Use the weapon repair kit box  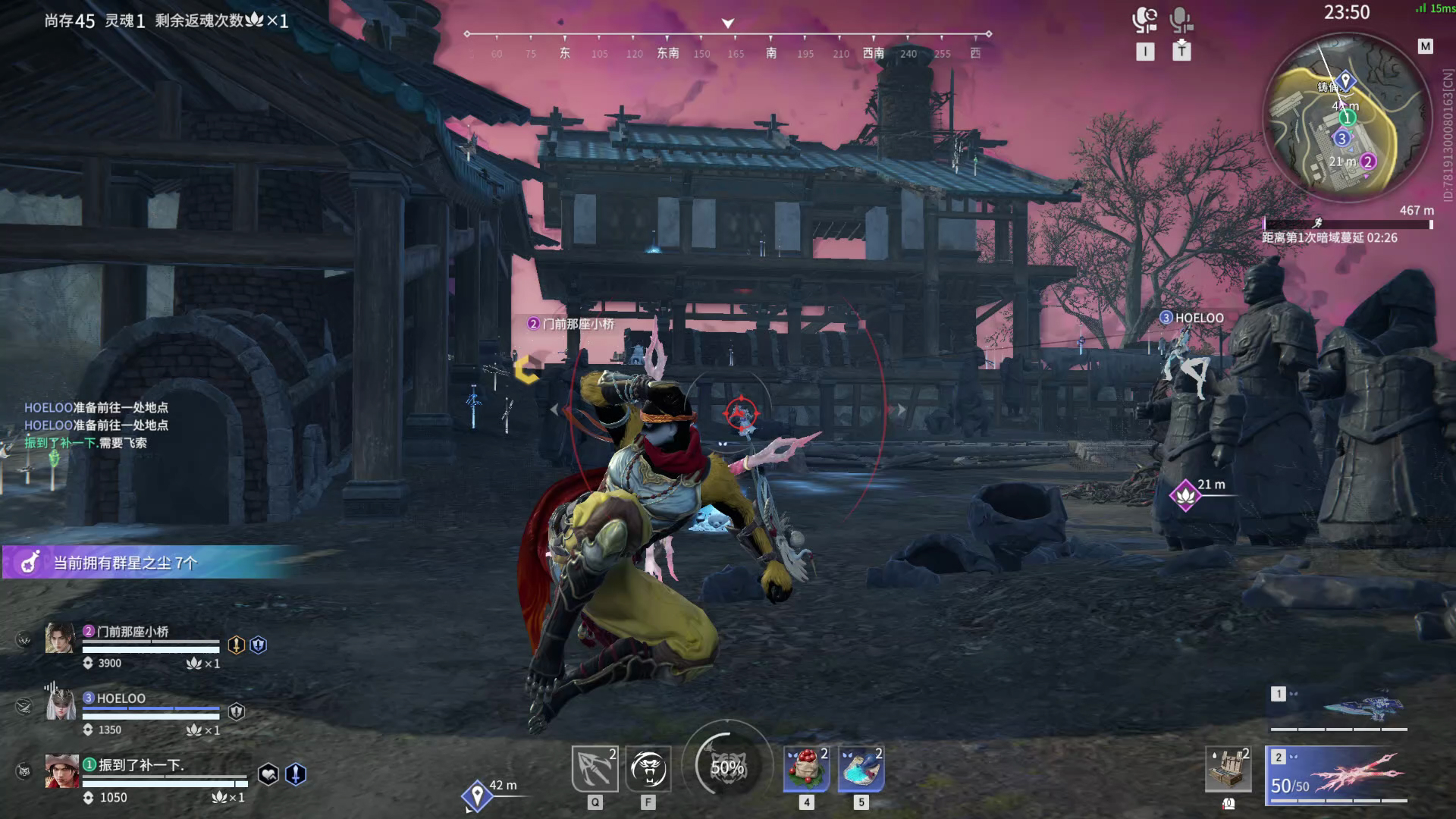[1228, 769]
